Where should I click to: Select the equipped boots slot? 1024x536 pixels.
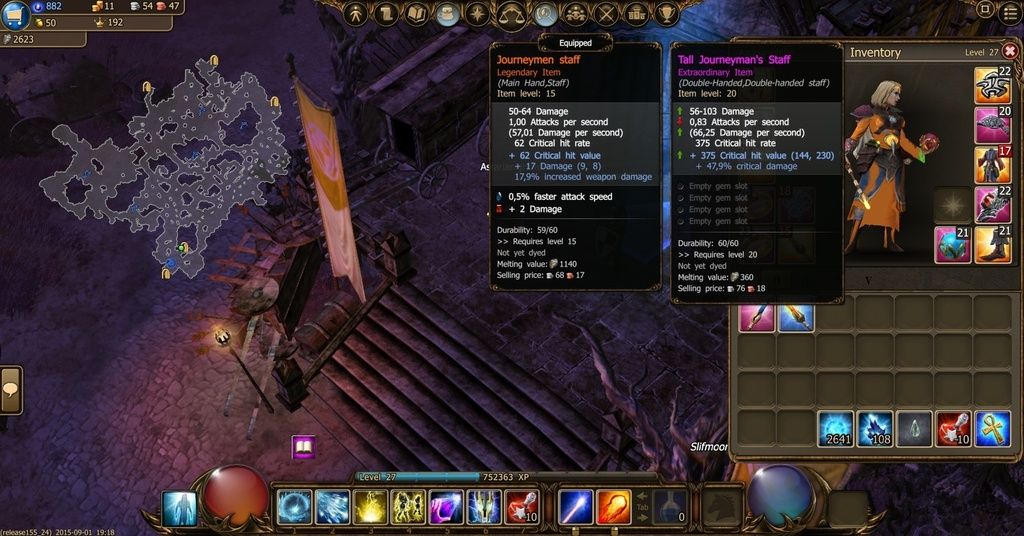point(993,245)
